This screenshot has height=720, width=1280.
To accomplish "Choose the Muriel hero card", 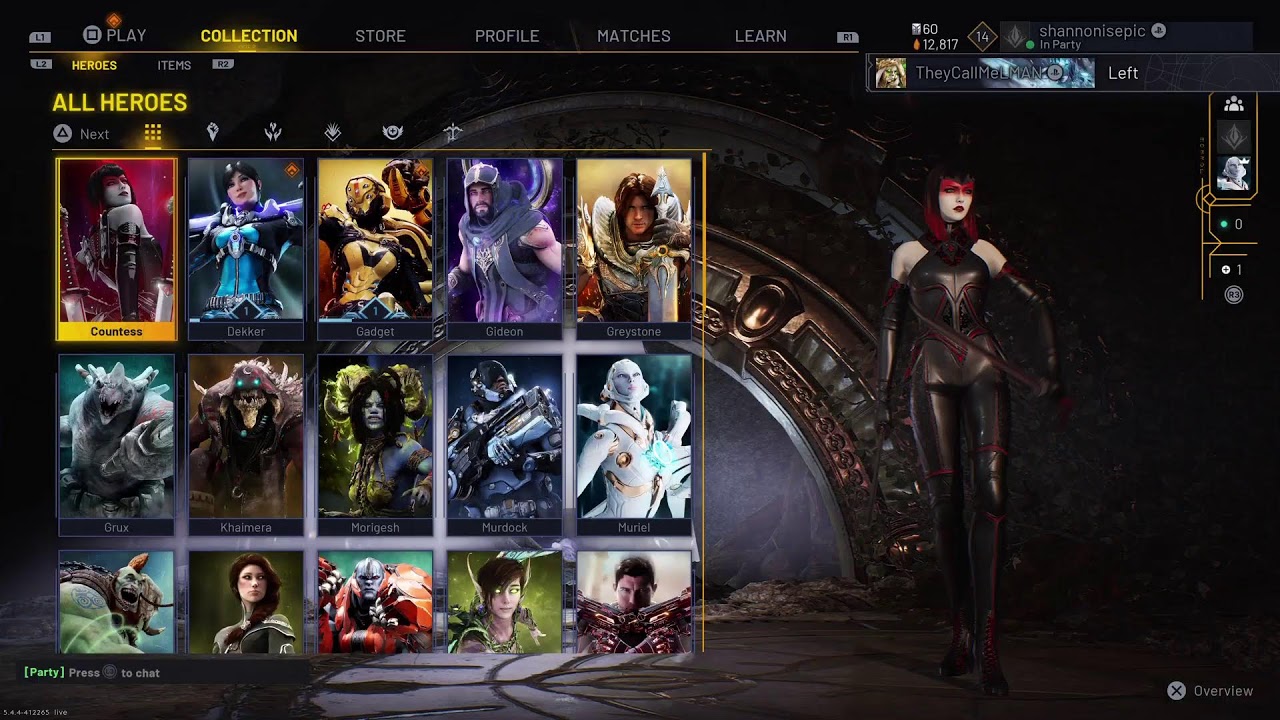I will click(633, 444).
